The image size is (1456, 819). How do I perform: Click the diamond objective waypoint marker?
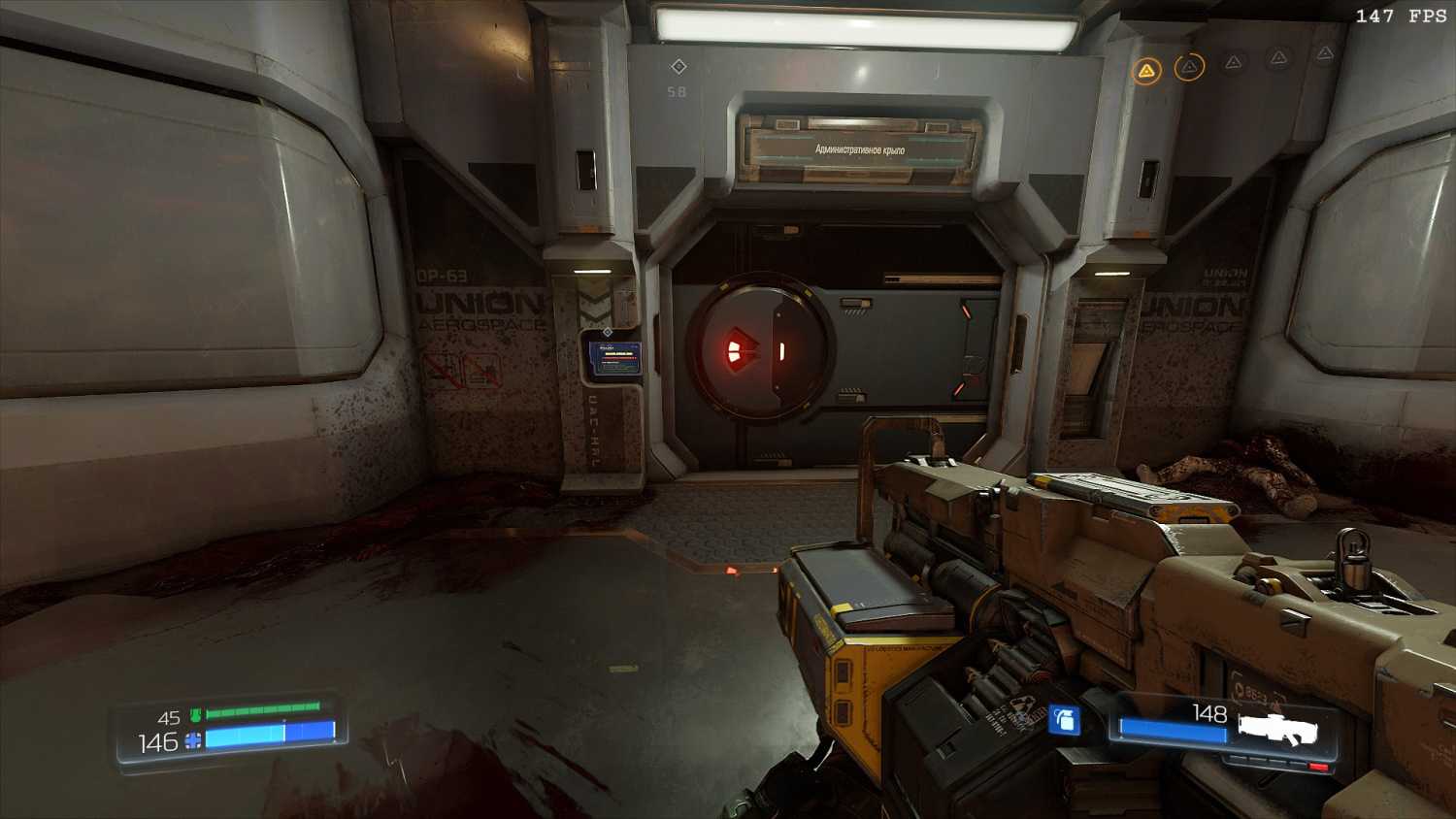point(678,66)
